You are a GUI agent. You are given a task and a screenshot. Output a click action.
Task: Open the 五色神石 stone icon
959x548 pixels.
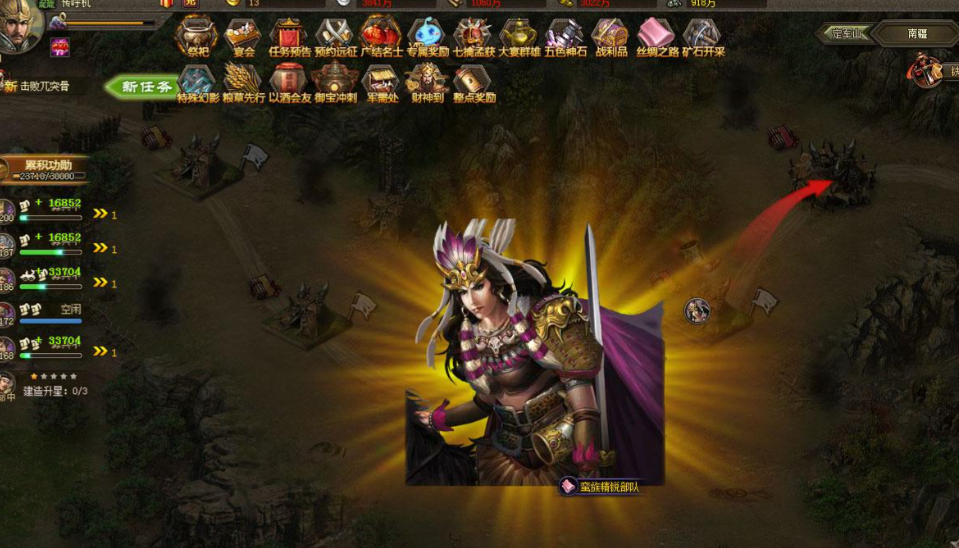[565, 35]
